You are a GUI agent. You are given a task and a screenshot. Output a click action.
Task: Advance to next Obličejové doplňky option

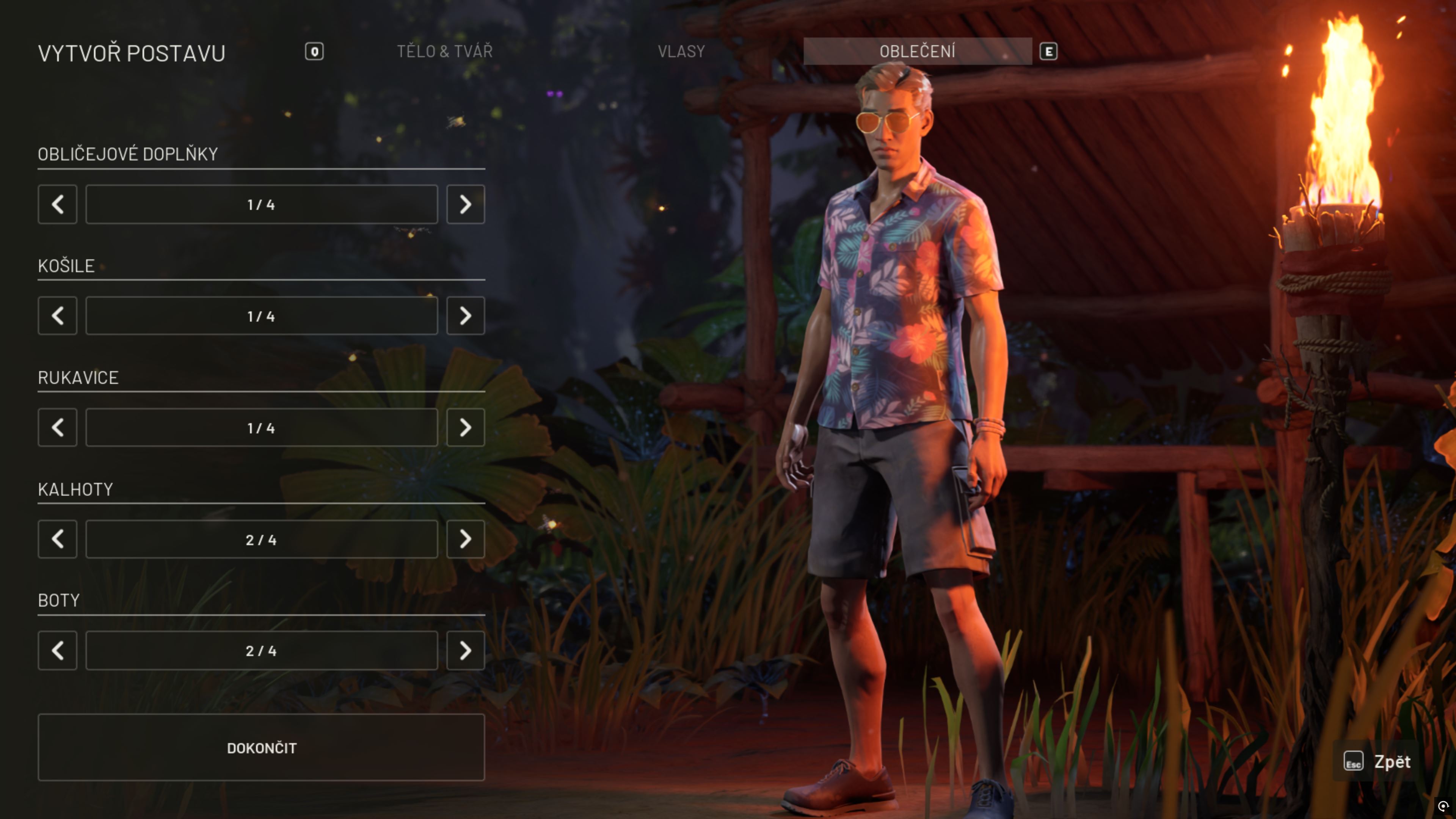[x=465, y=204]
